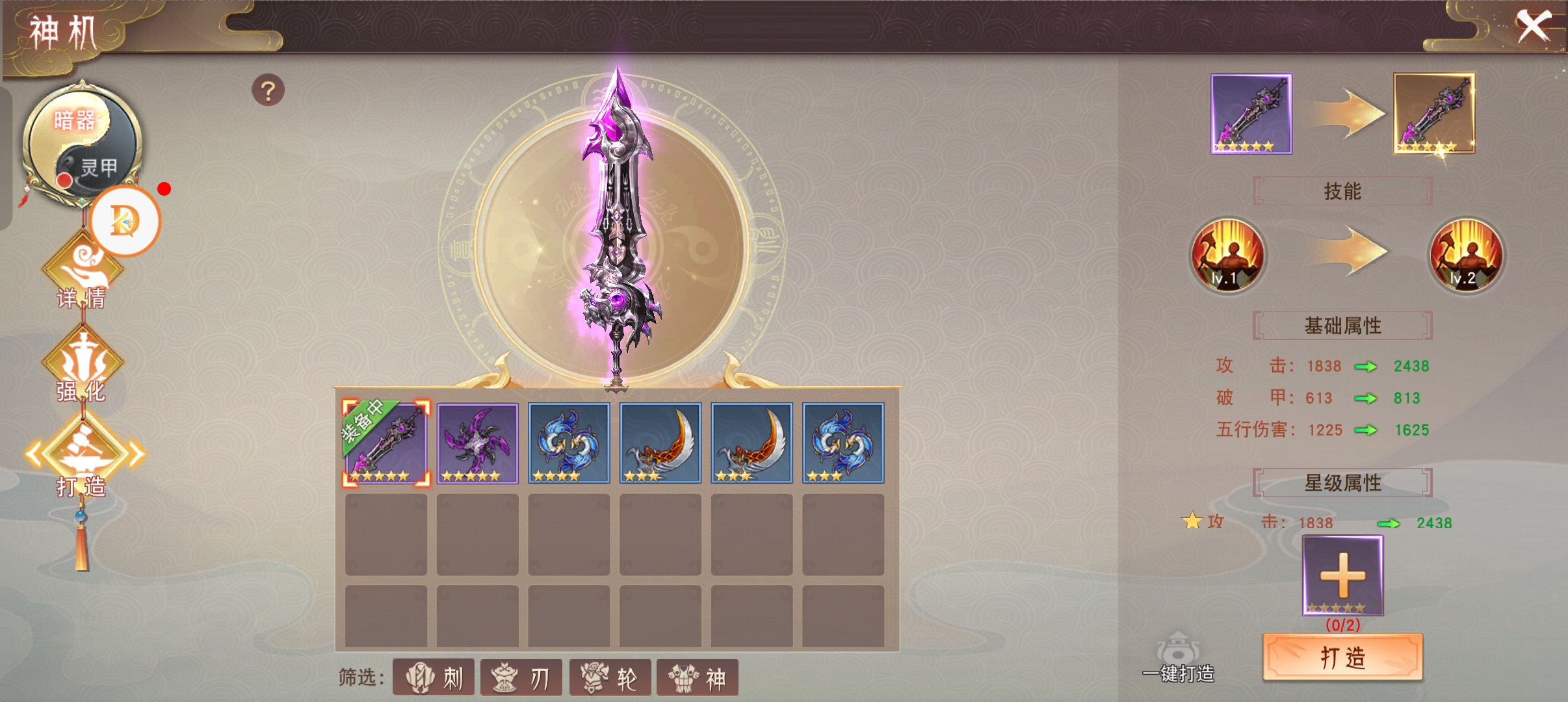View the lv.1 skill icon

(x=1227, y=255)
